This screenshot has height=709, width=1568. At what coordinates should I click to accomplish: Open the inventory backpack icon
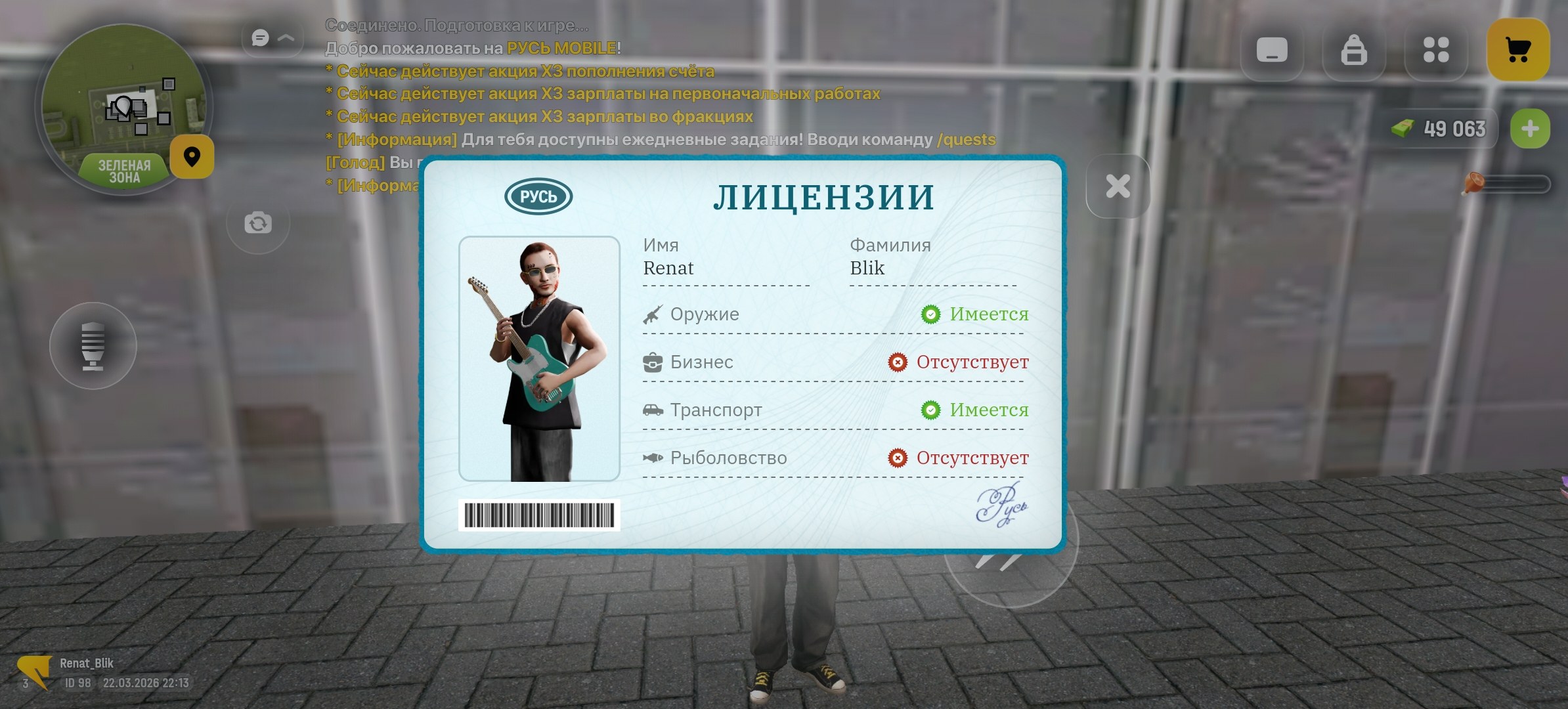click(1354, 50)
